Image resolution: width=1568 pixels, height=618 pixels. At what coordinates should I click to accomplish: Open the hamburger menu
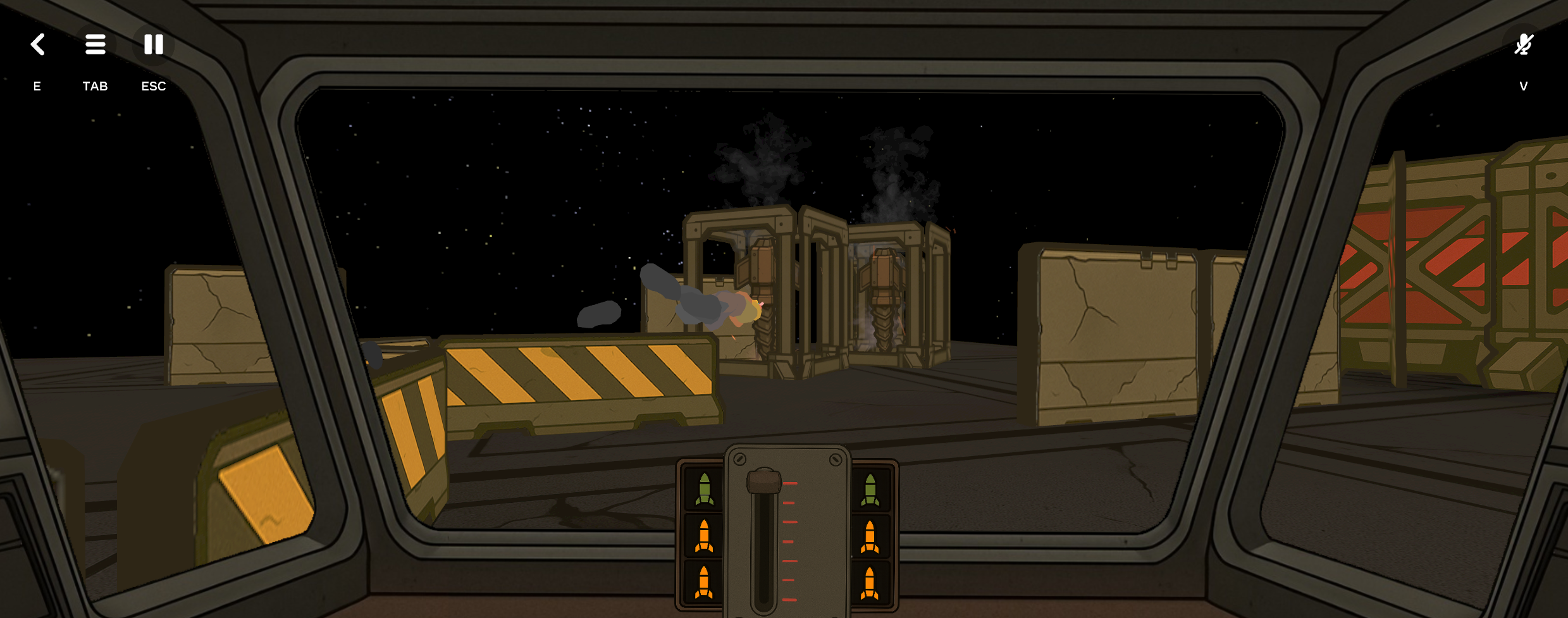(x=96, y=44)
